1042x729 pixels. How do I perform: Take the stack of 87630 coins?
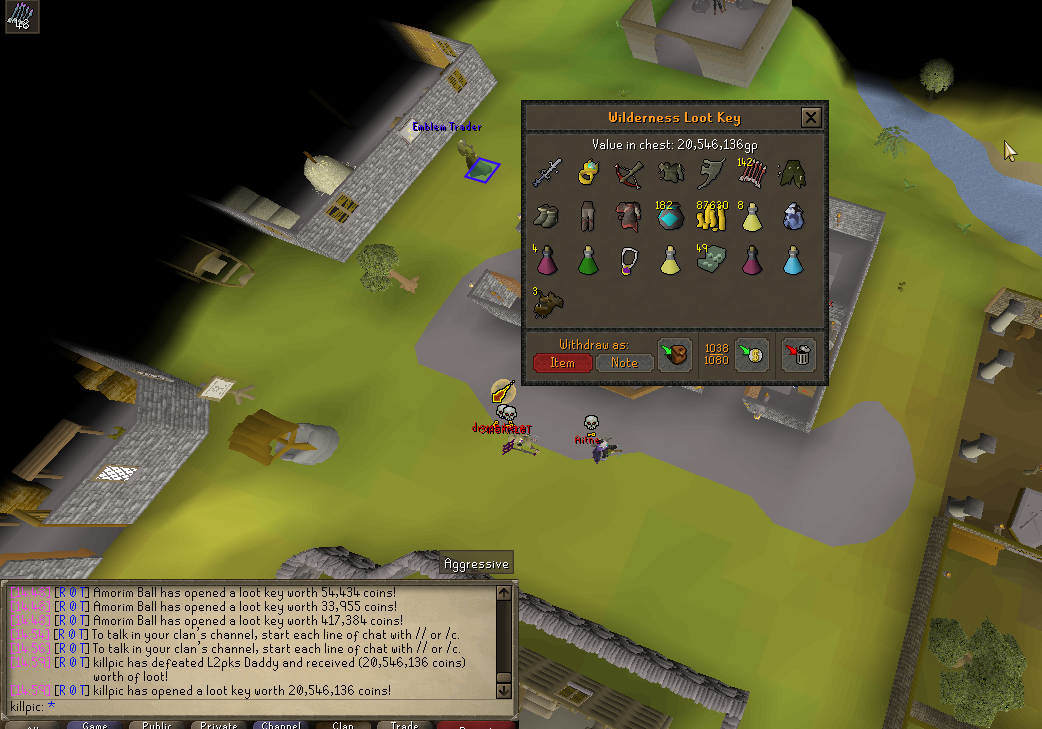[711, 216]
